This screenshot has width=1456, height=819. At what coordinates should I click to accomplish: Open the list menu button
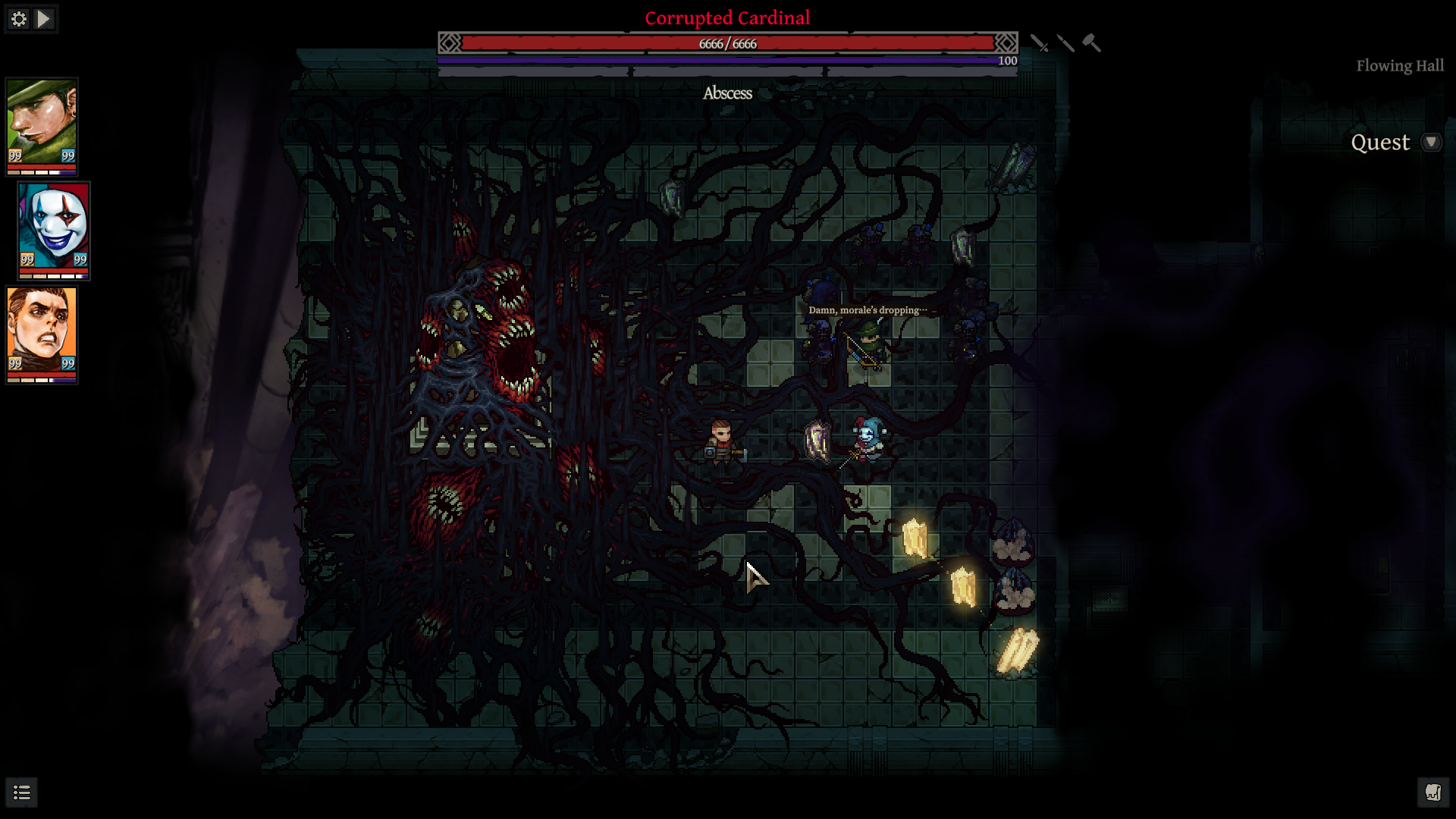[22, 792]
